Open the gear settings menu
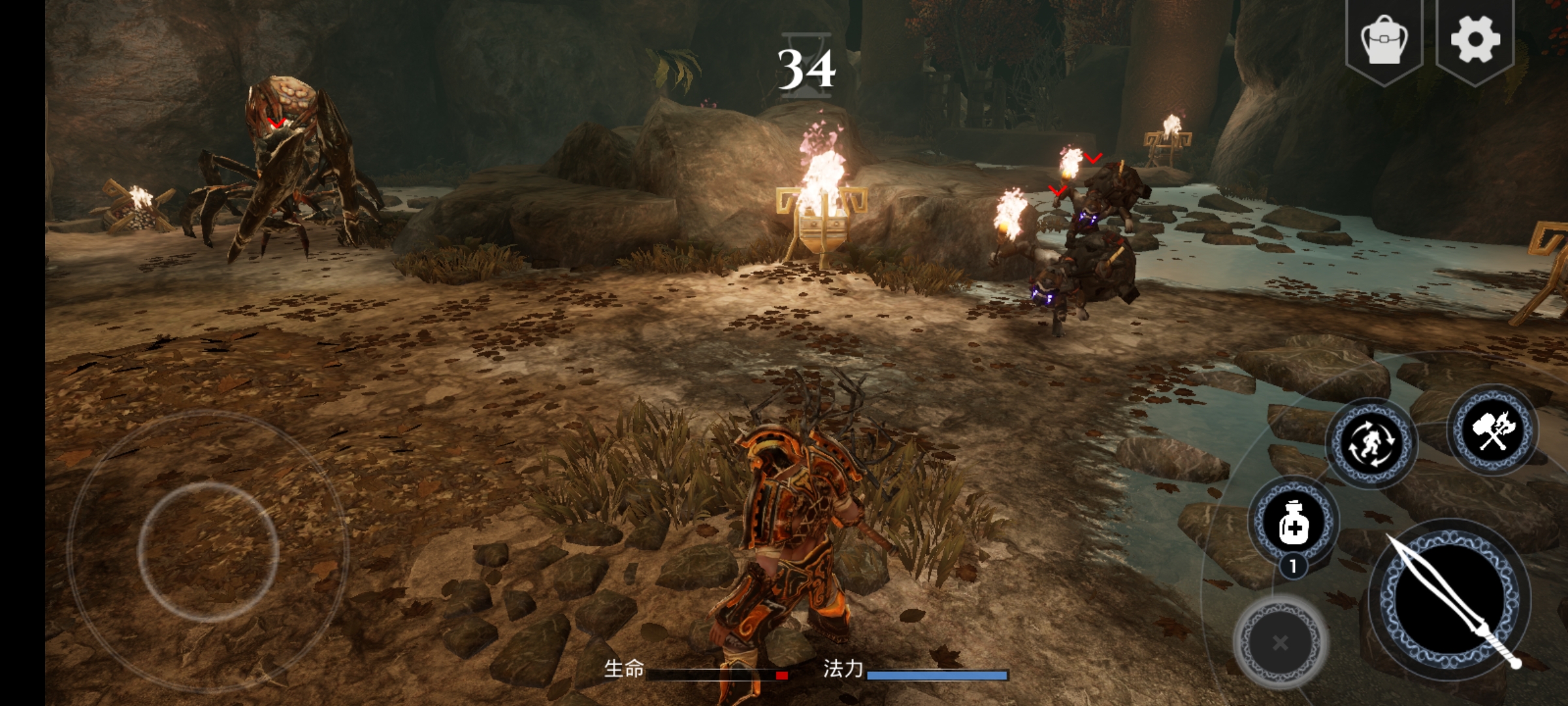 point(1475,39)
